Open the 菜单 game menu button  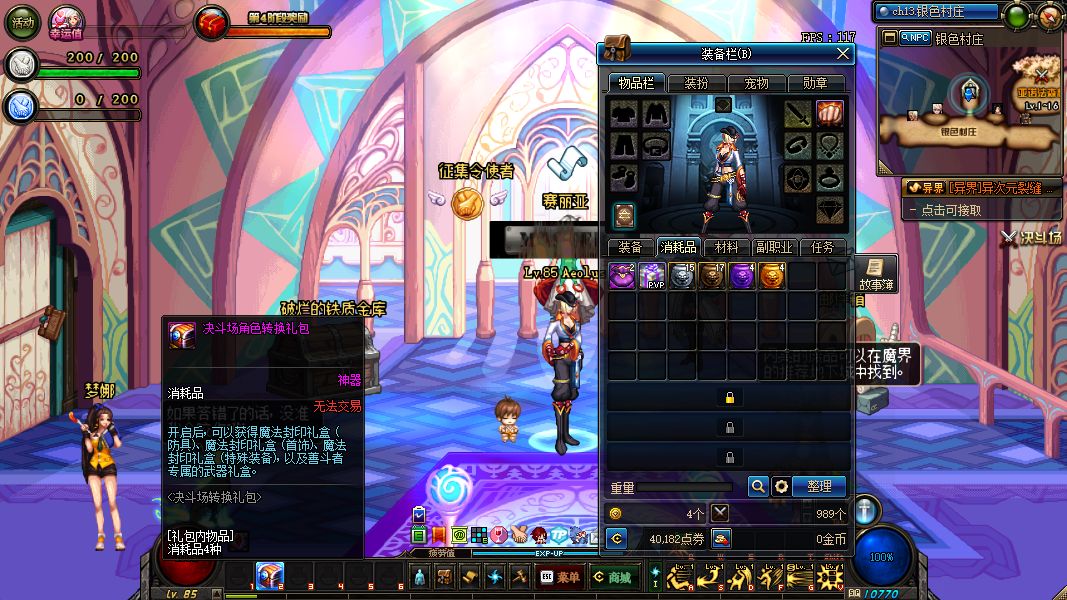(x=560, y=577)
